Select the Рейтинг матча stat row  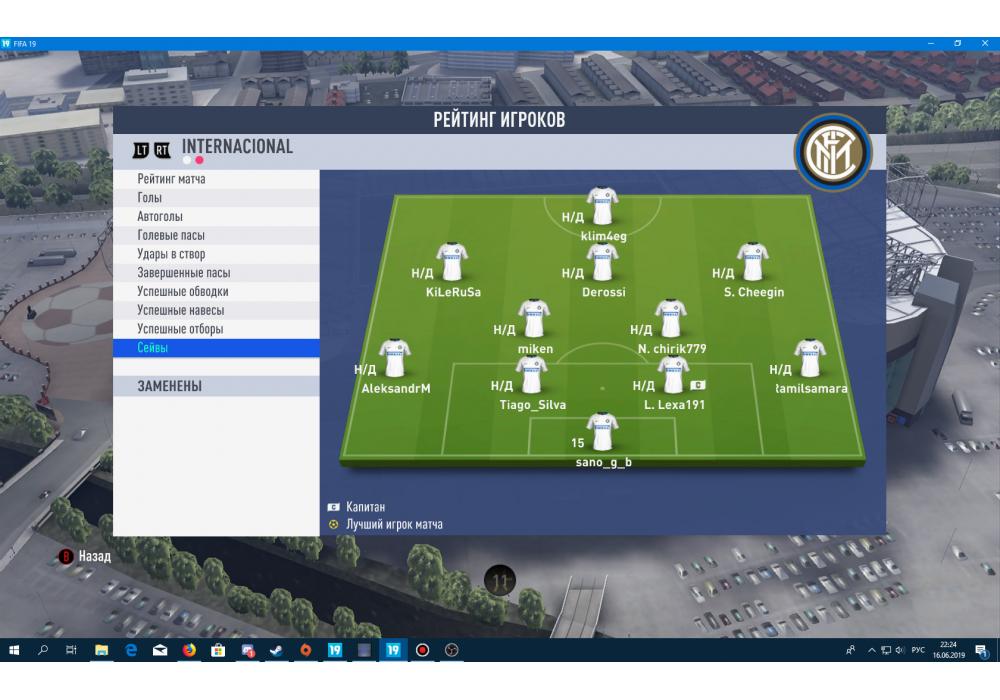point(172,179)
